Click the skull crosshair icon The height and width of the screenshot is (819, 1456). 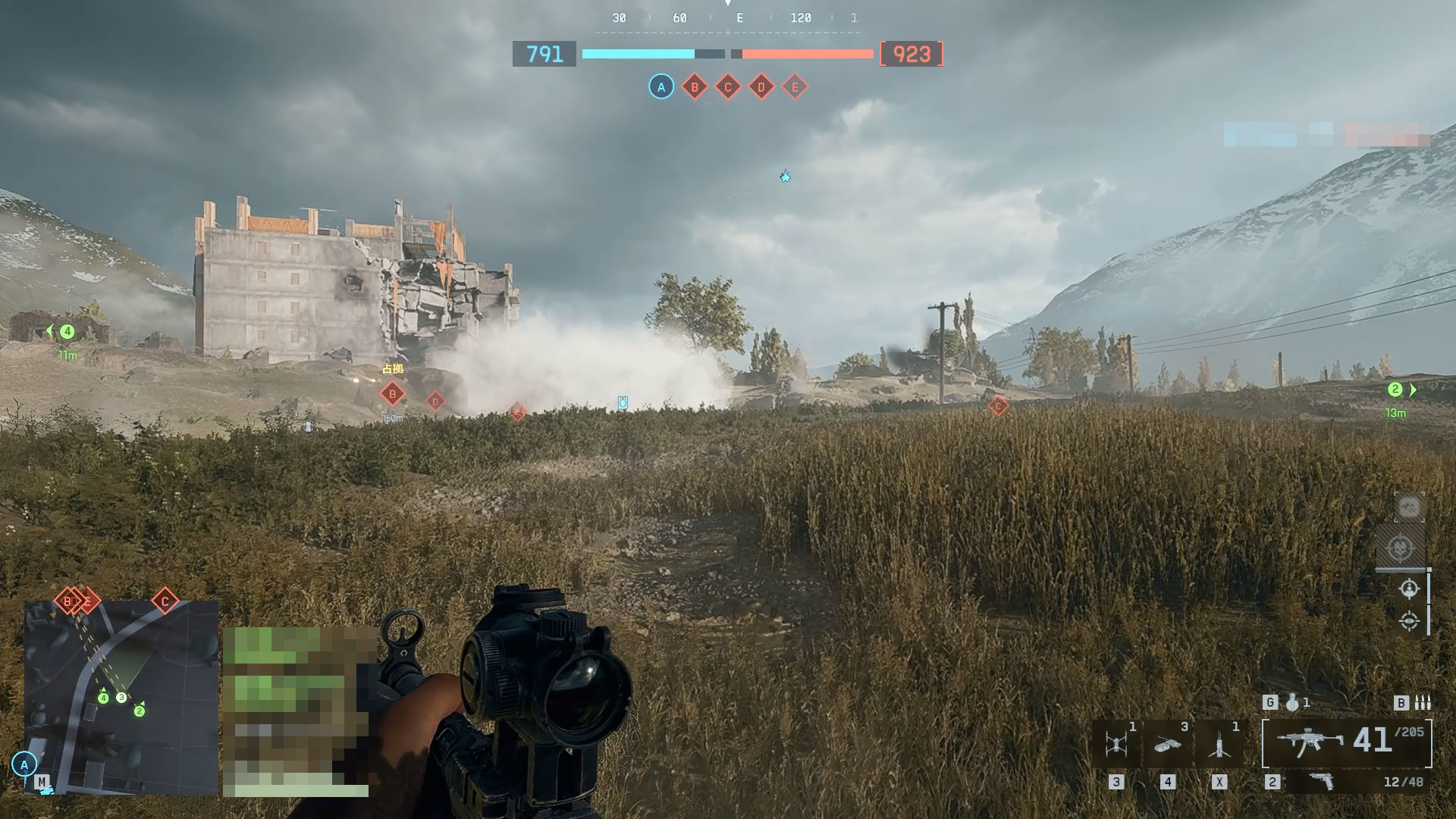pyautogui.click(x=1400, y=548)
